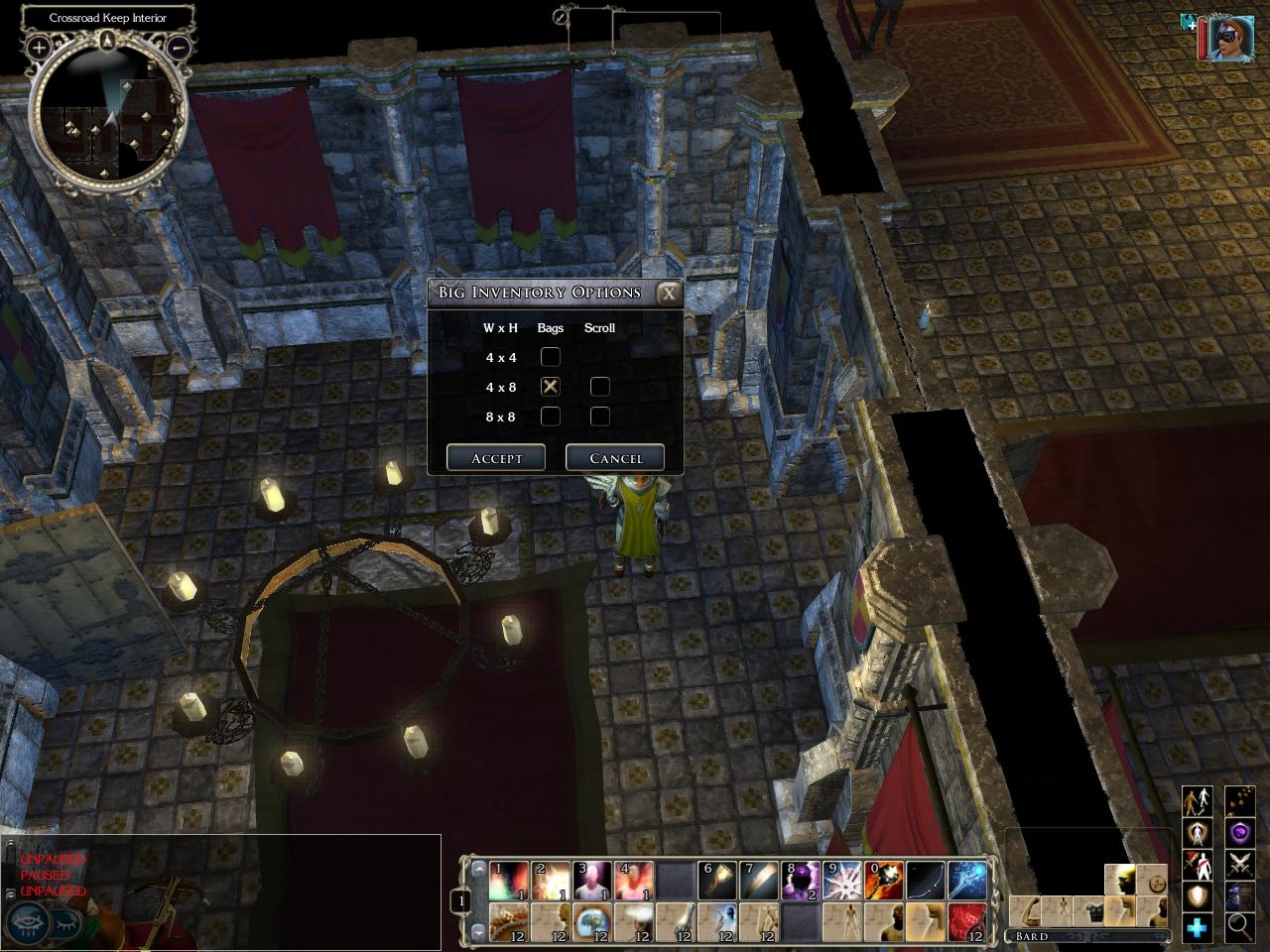Viewport: 1270px width, 952px height.
Task: Use hotbar slot 0 flaming mace
Action: 883,881
